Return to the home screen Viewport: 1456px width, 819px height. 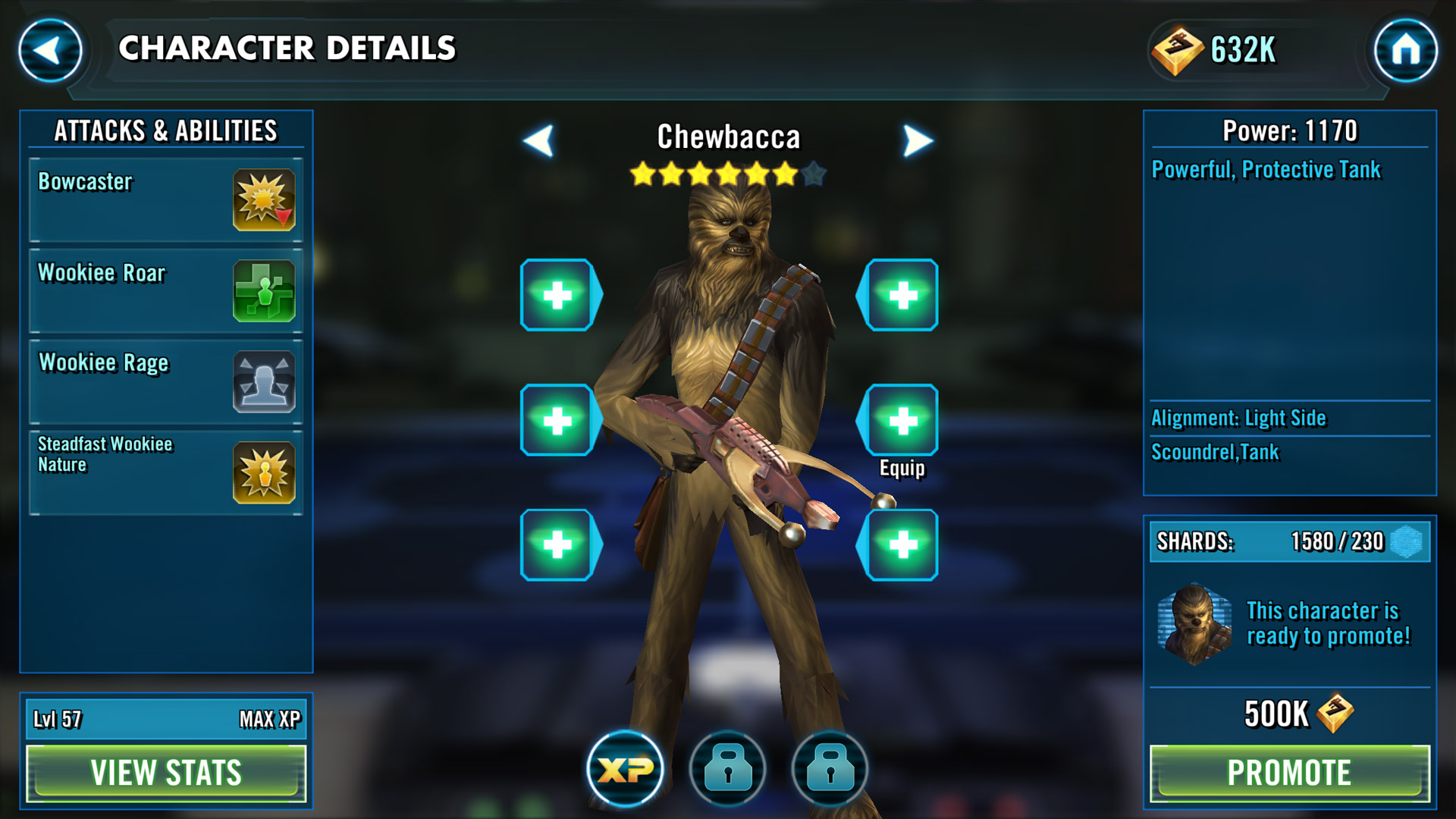[x=1405, y=51]
